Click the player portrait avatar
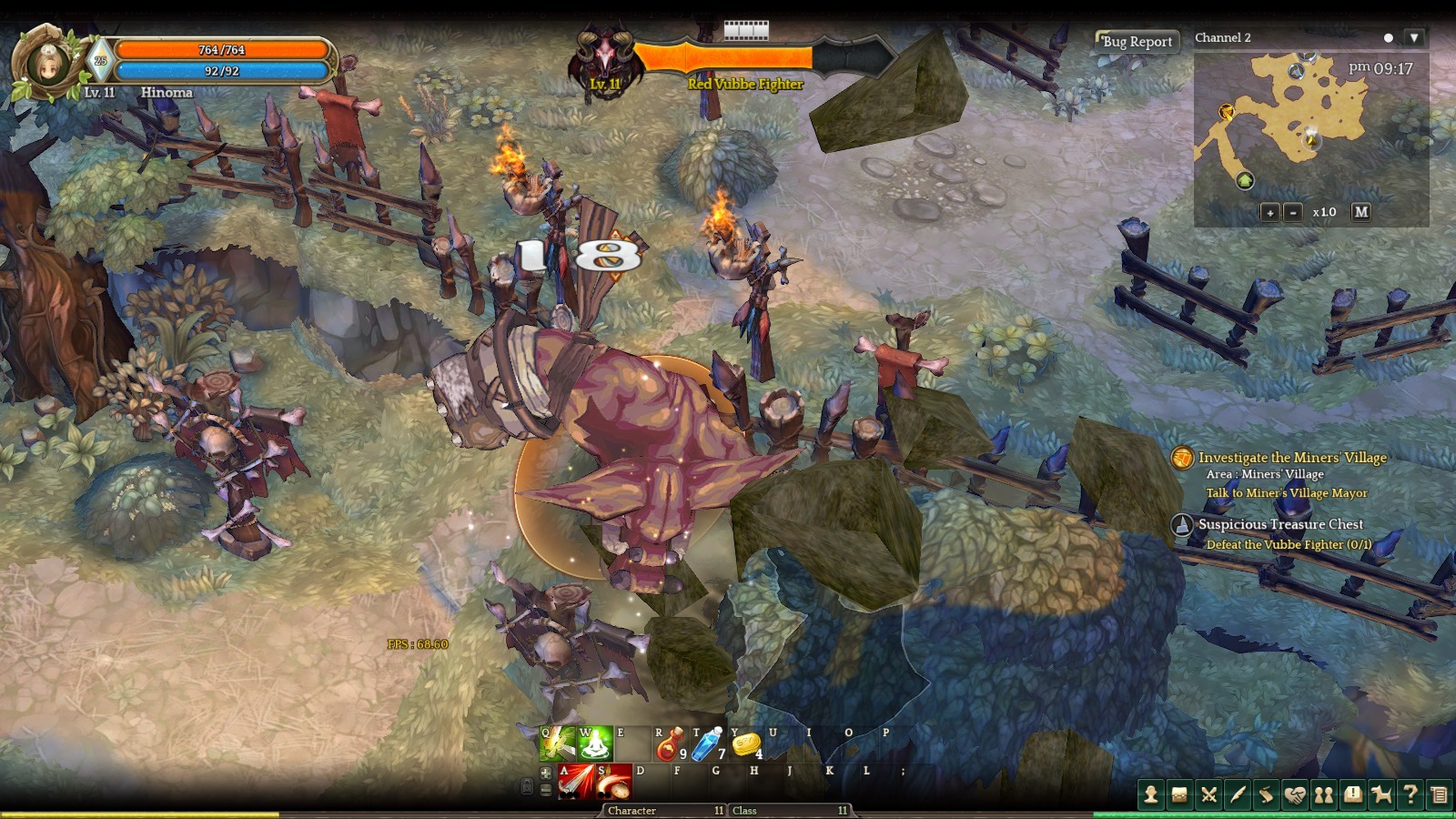 point(44,63)
